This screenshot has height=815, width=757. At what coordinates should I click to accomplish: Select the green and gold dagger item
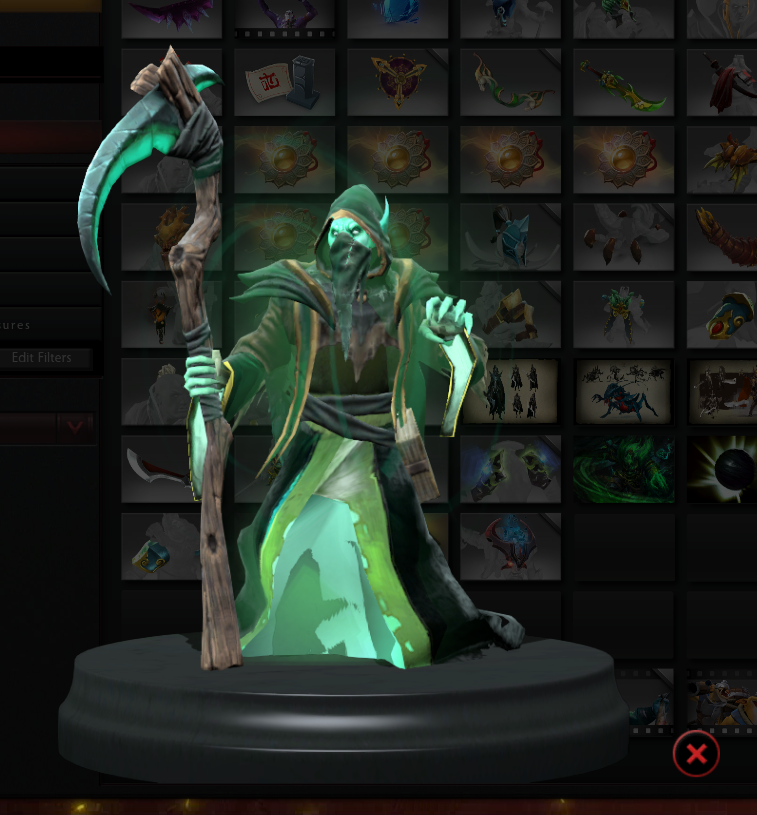[623, 82]
